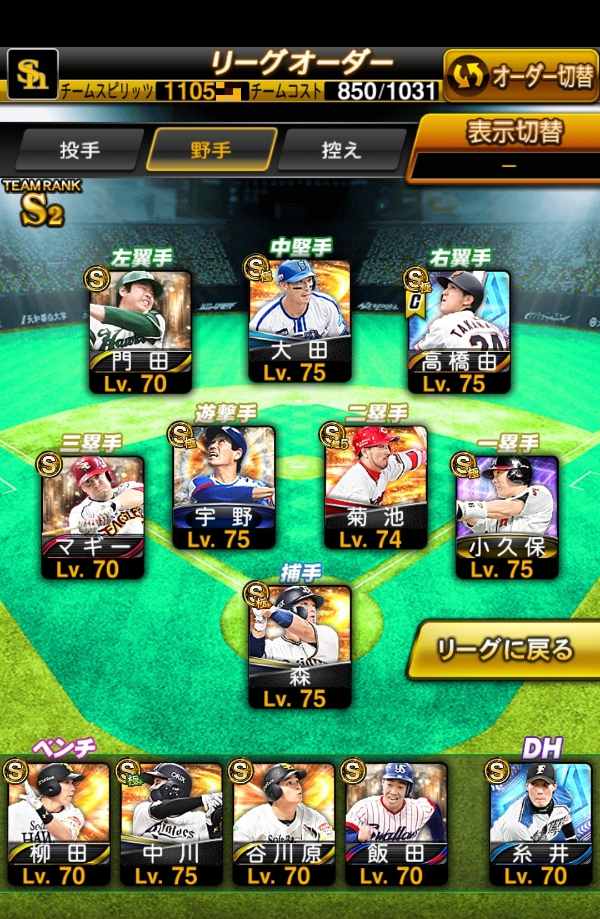Screen dimensions: 600x919
Task: Select the 野手 fielders tab
Action: [211, 149]
